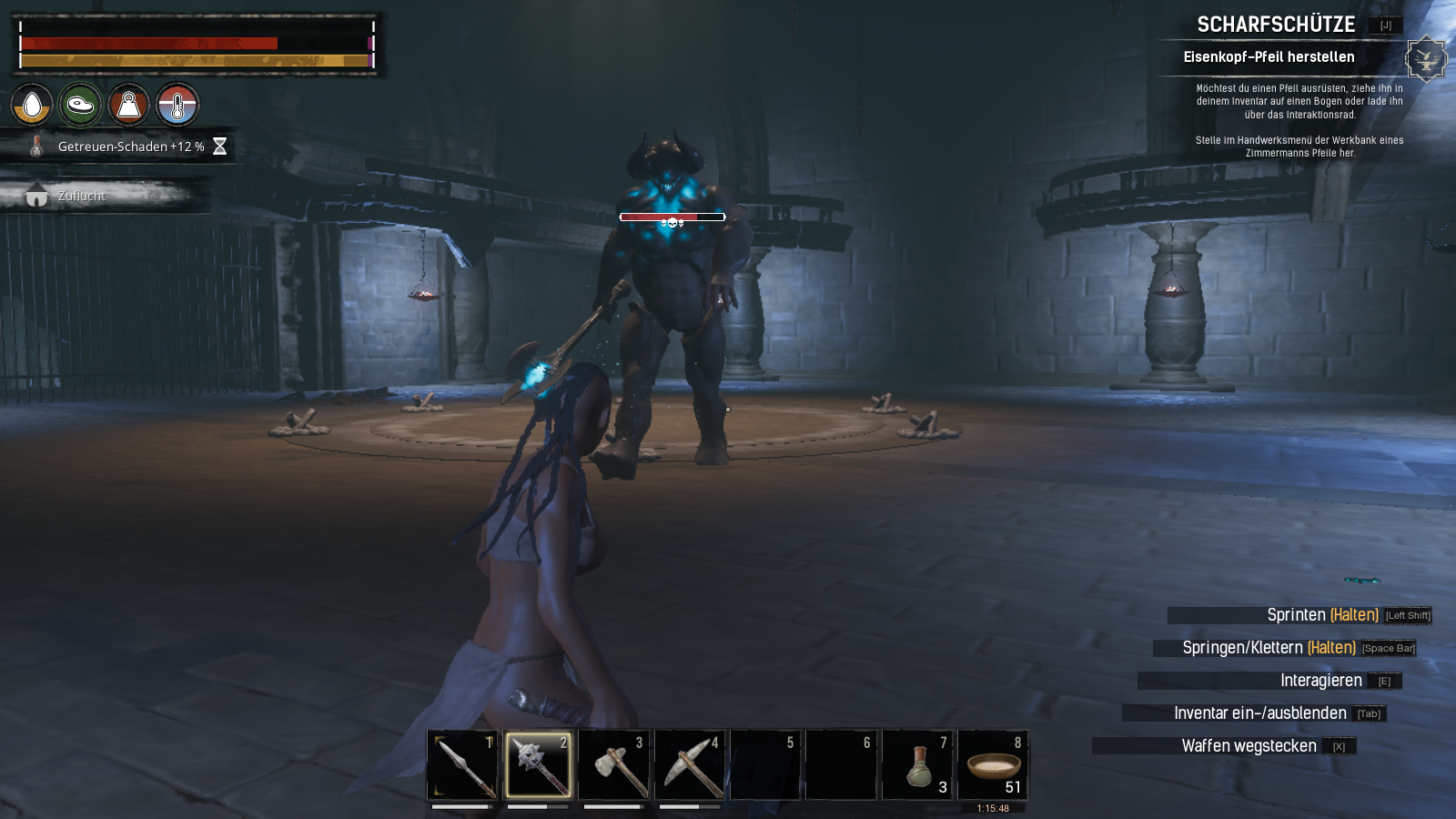Viewport: 1456px width, 819px height.
Task: Click the journey emblem beside Eisenkopf-Pfeil herstellen
Action: [1425, 59]
